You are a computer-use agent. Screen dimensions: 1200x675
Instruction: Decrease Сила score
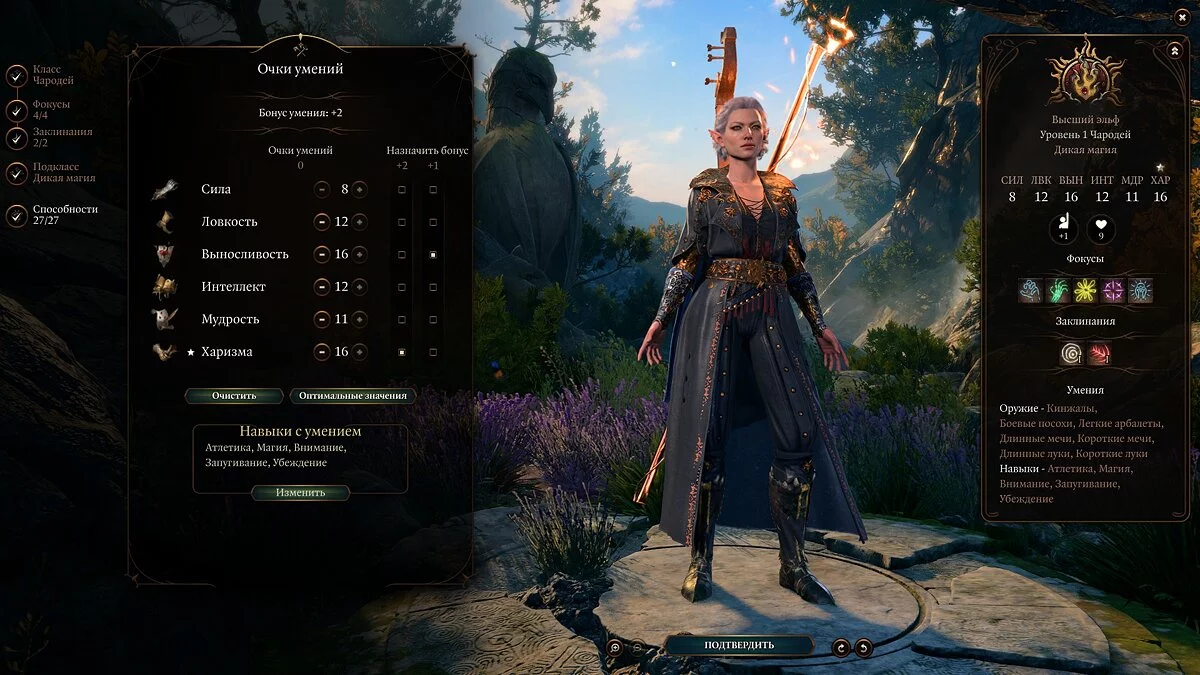point(322,189)
